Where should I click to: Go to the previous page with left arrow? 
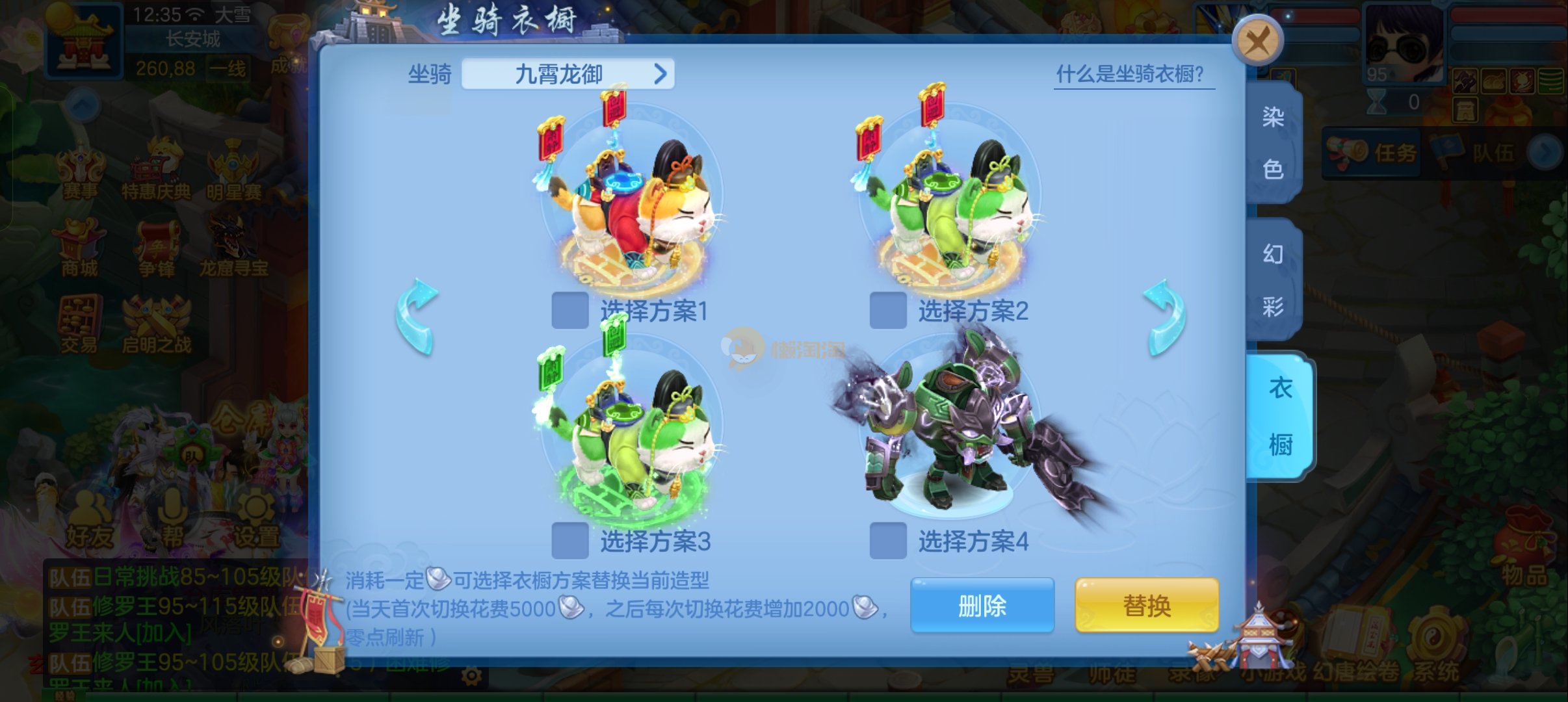[x=417, y=318]
